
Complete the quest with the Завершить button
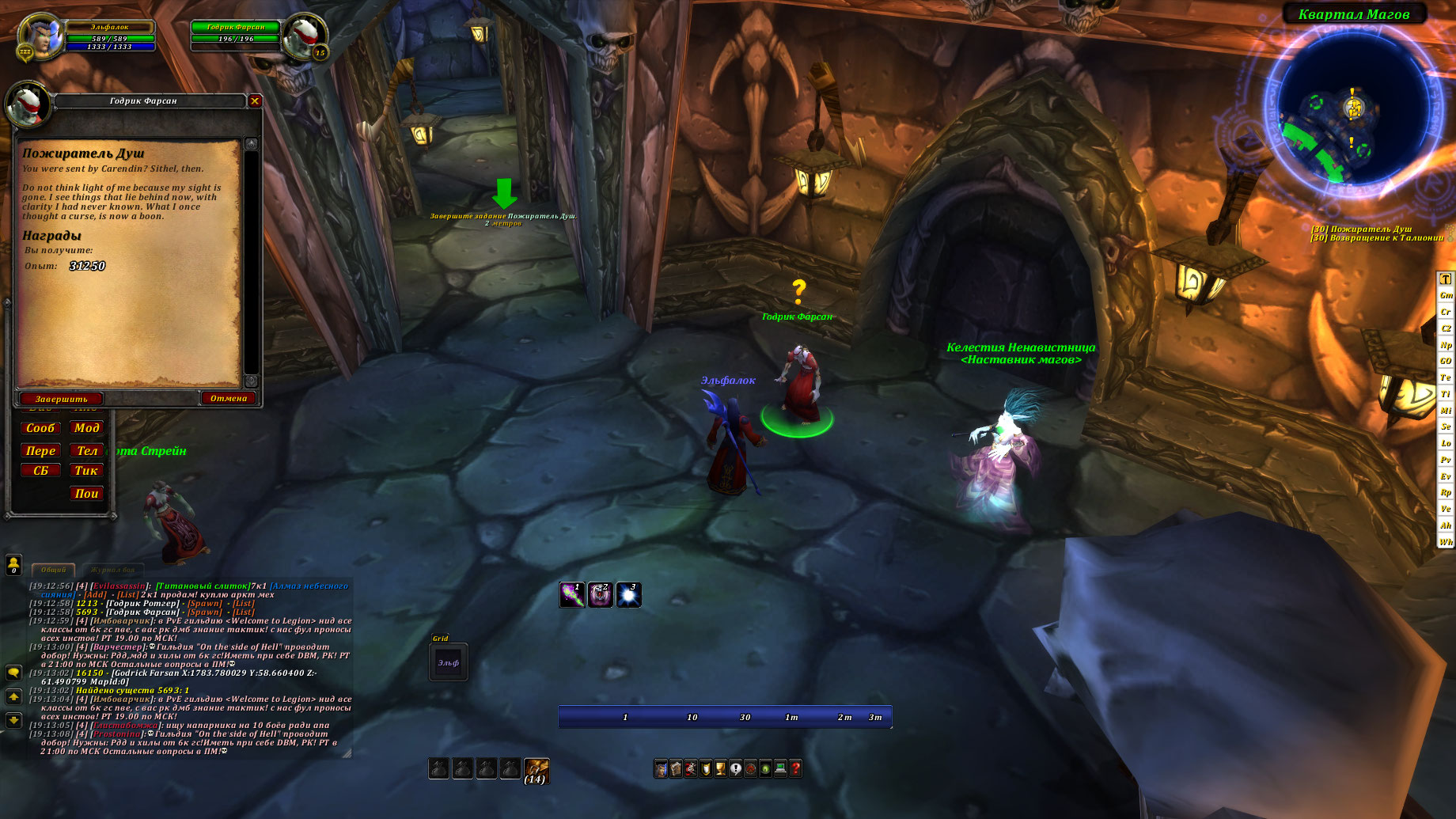point(61,399)
